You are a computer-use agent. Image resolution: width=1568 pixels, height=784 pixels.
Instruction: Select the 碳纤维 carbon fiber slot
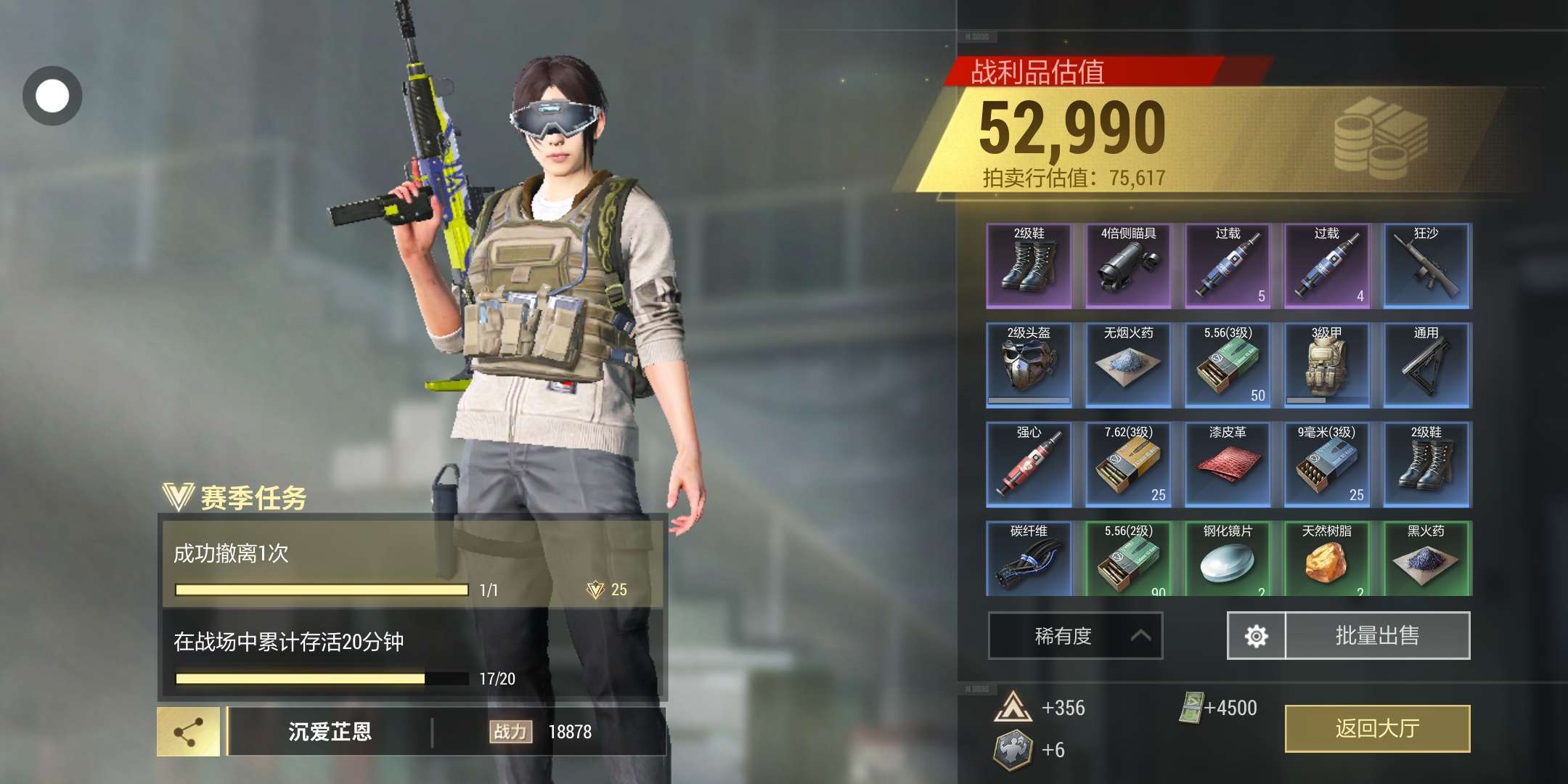1029,559
